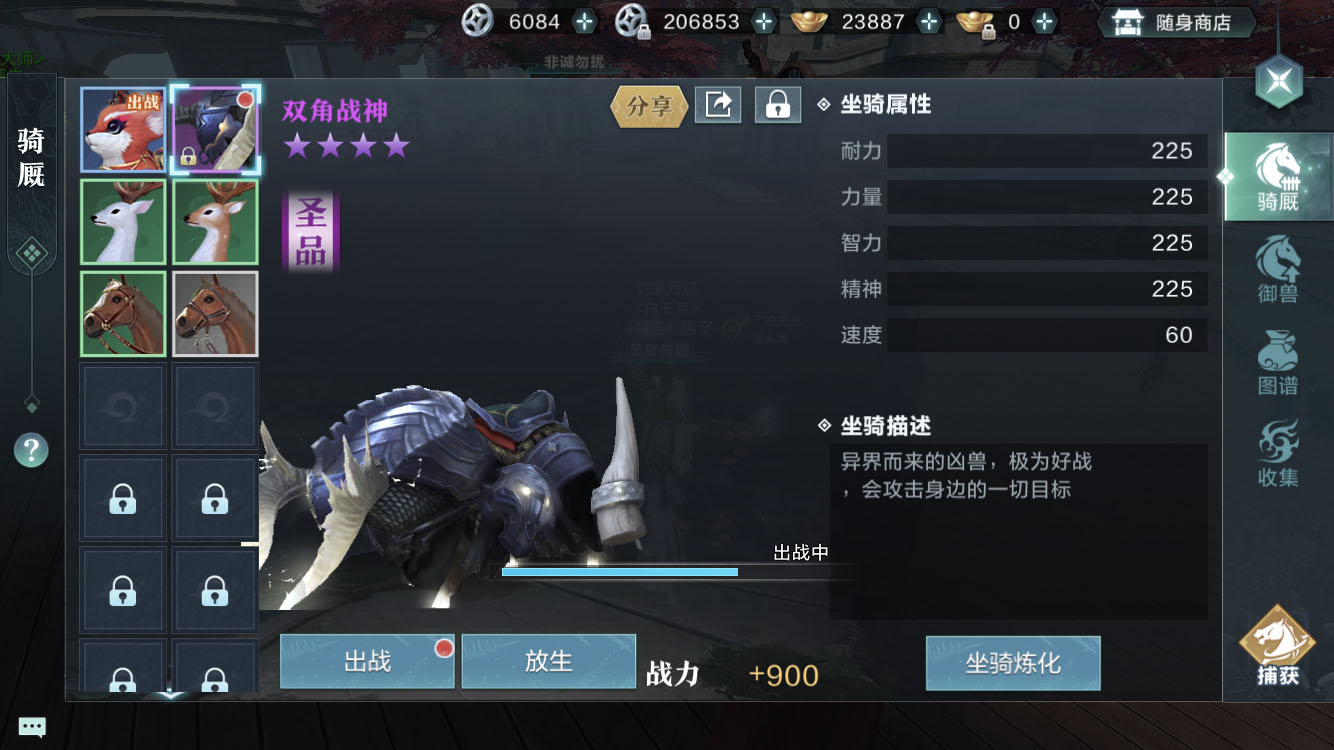Click the 坐骑炼化 mount refinement button
1334x750 pixels.
click(x=1012, y=662)
